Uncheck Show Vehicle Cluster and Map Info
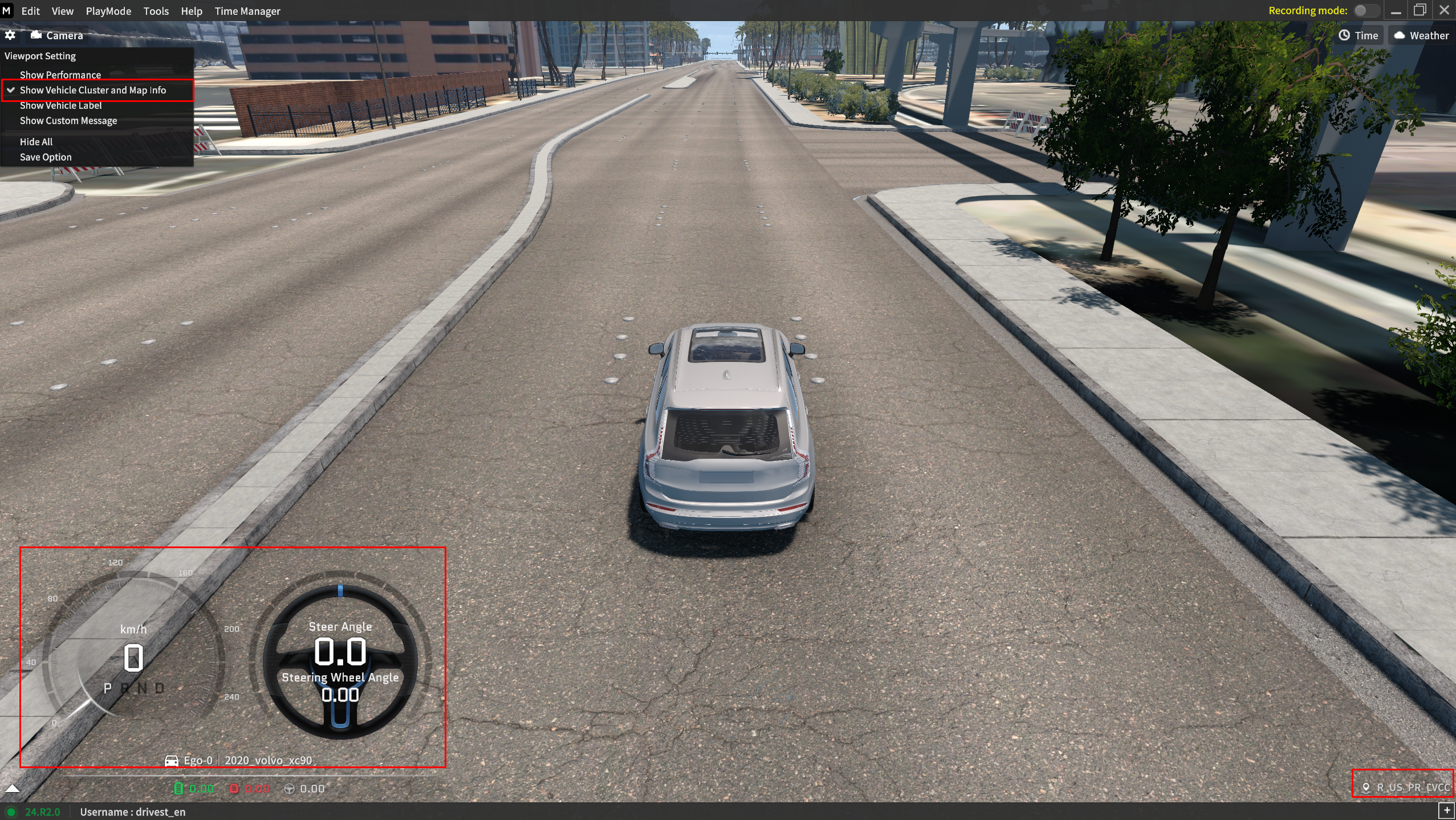The height and width of the screenshot is (820, 1456). click(93, 90)
